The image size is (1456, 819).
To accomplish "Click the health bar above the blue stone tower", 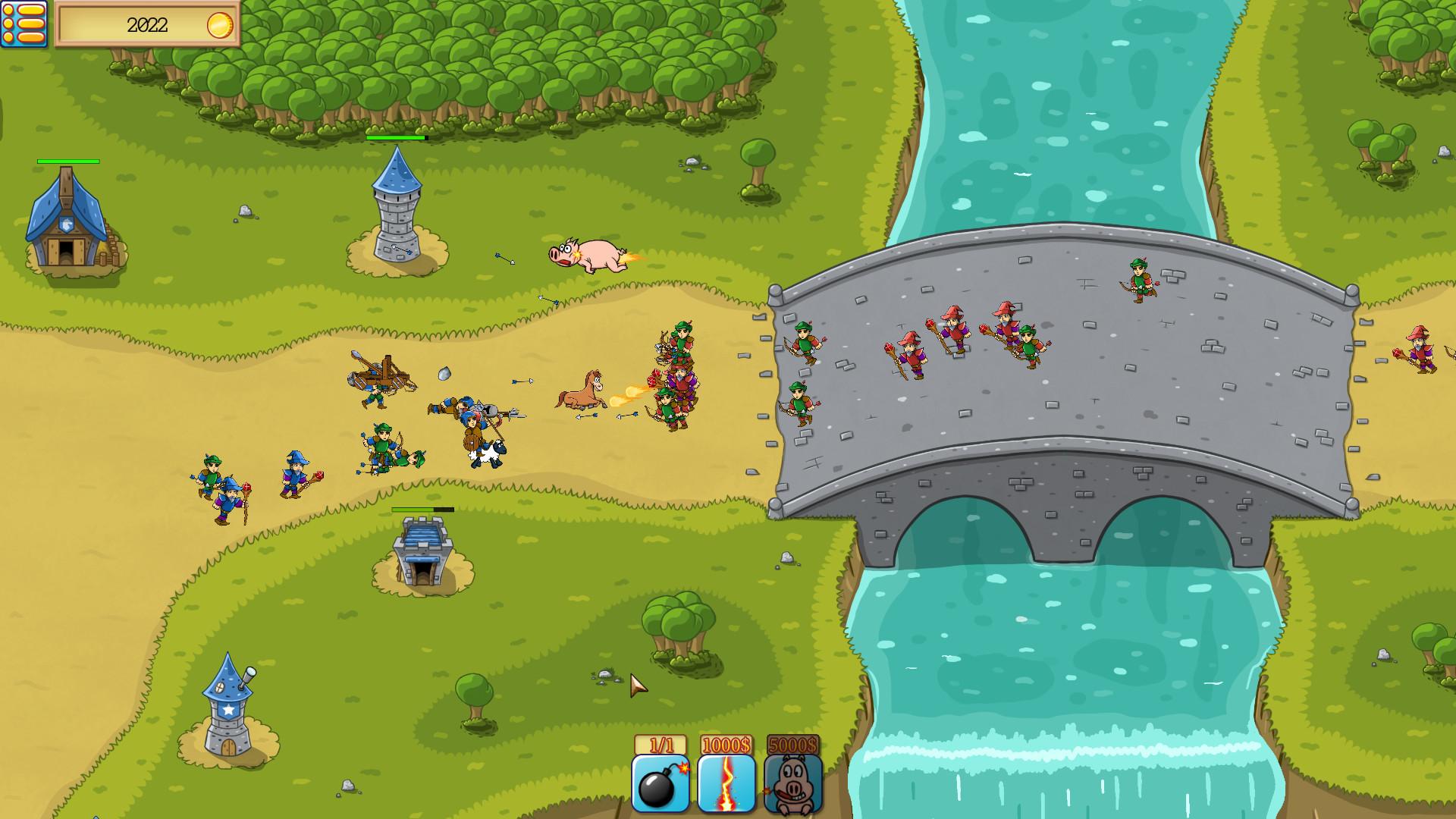I will (397, 140).
